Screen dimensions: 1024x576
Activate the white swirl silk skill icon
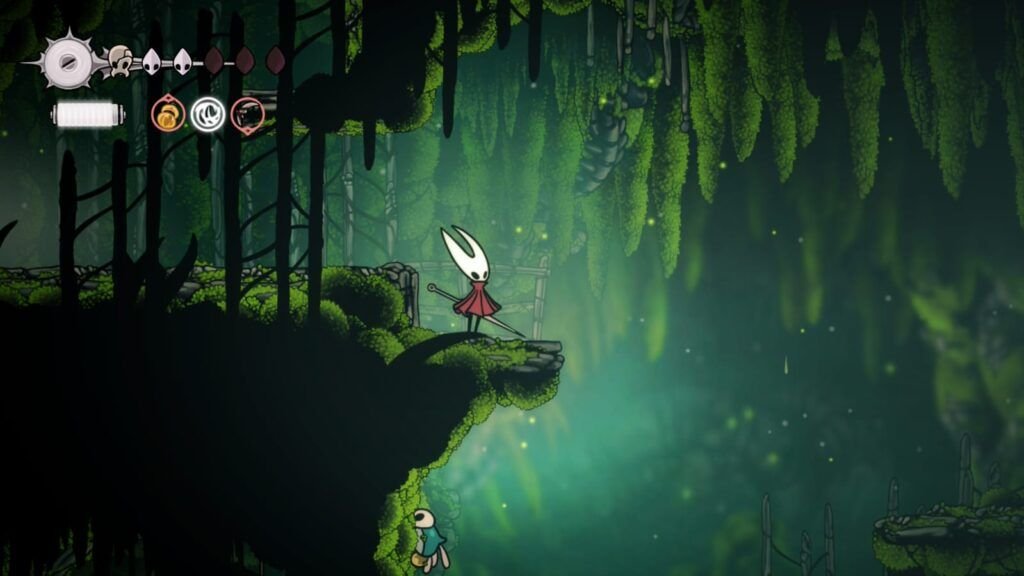[x=207, y=115]
